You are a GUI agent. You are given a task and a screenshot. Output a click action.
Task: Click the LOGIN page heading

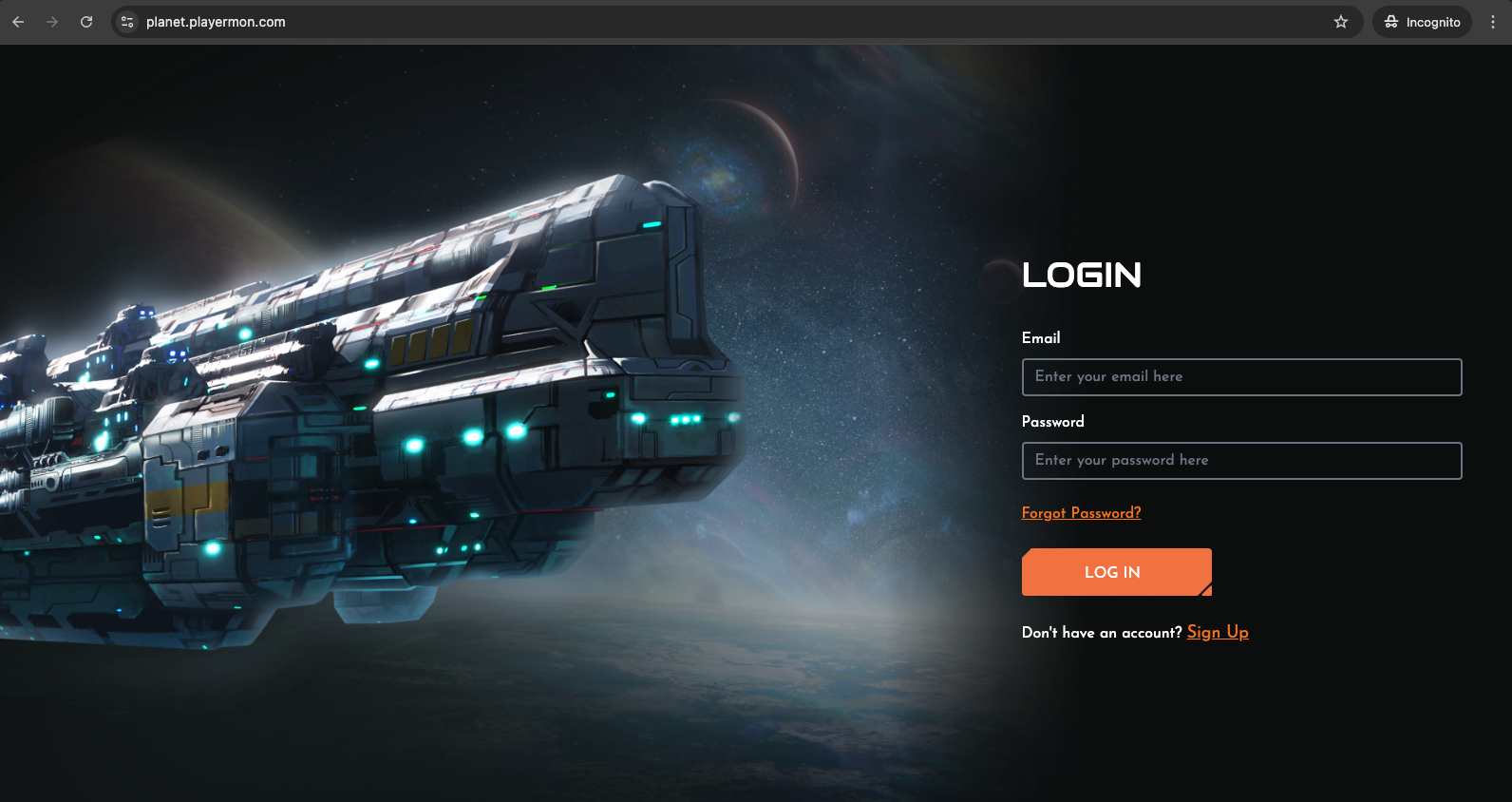tap(1082, 276)
